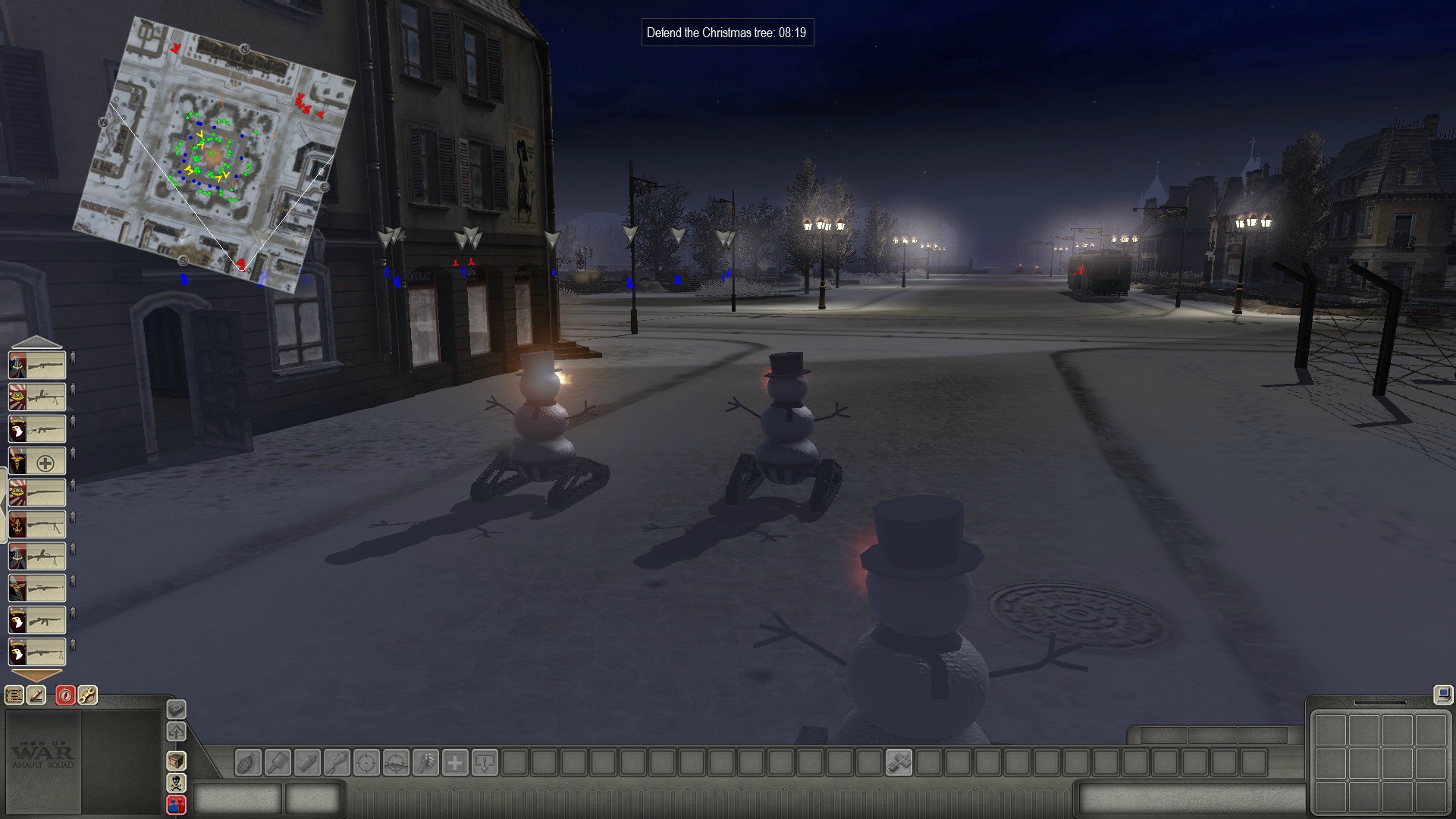1456x819 pixels.
Task: Expand the side tab beside squad list
Action: 4,504
